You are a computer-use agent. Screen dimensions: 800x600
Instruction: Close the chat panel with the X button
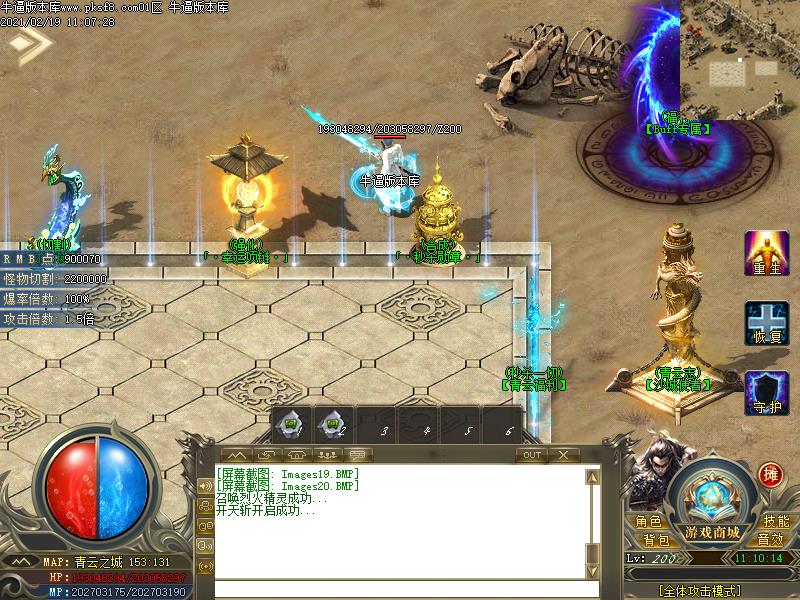563,455
